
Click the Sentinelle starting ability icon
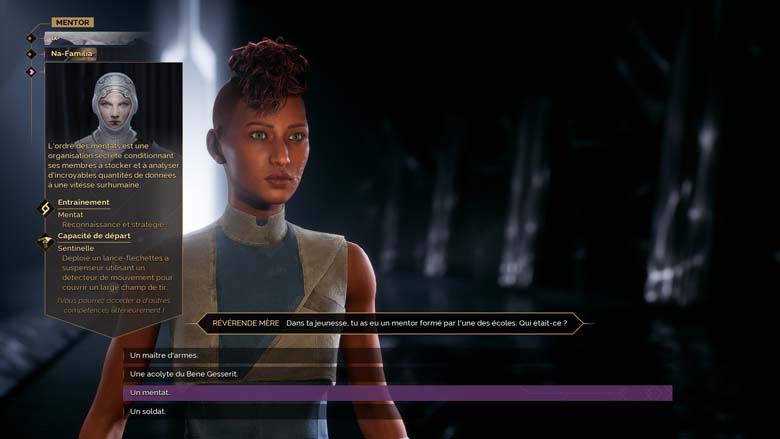tap(44, 242)
